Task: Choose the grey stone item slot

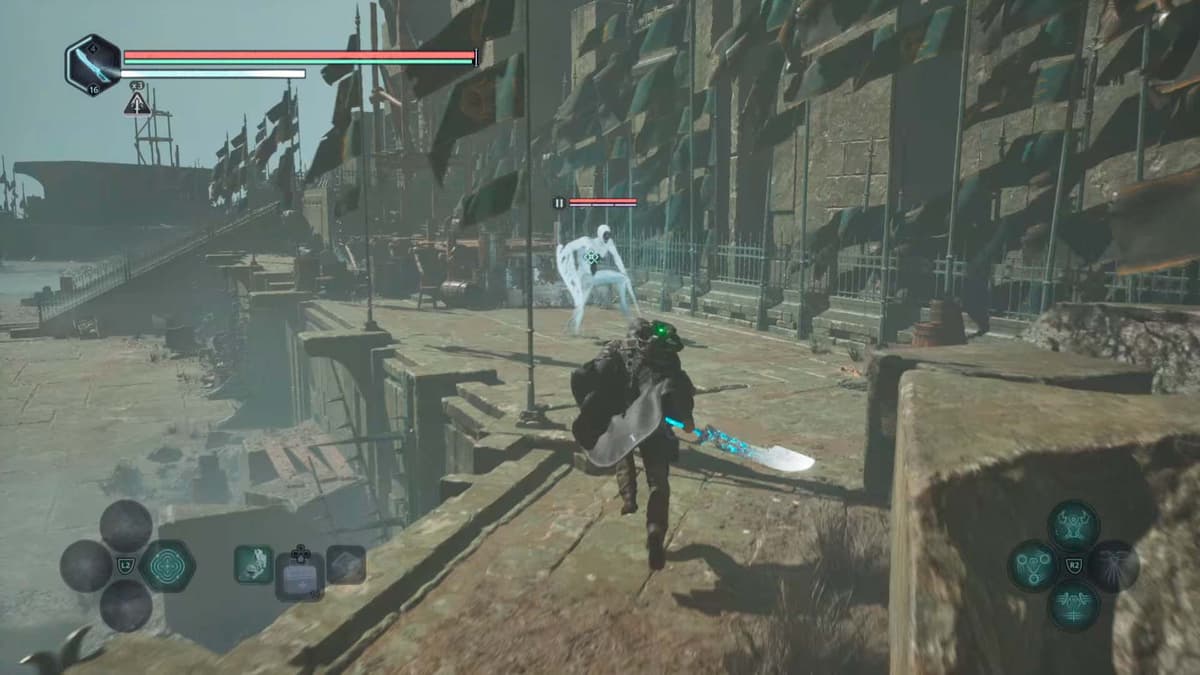Action: pyautogui.click(x=346, y=564)
